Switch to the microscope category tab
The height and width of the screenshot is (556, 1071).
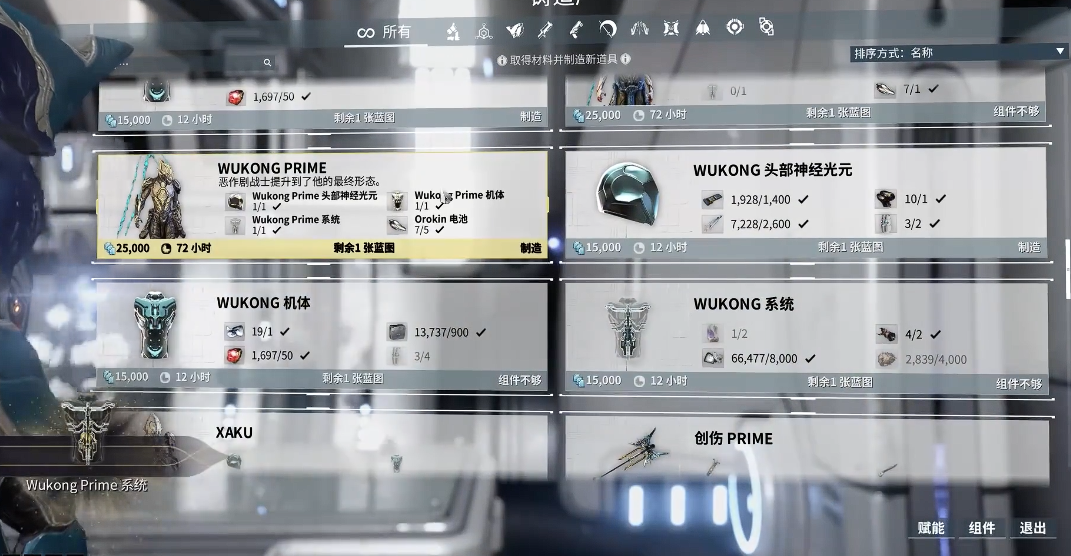(x=452, y=31)
